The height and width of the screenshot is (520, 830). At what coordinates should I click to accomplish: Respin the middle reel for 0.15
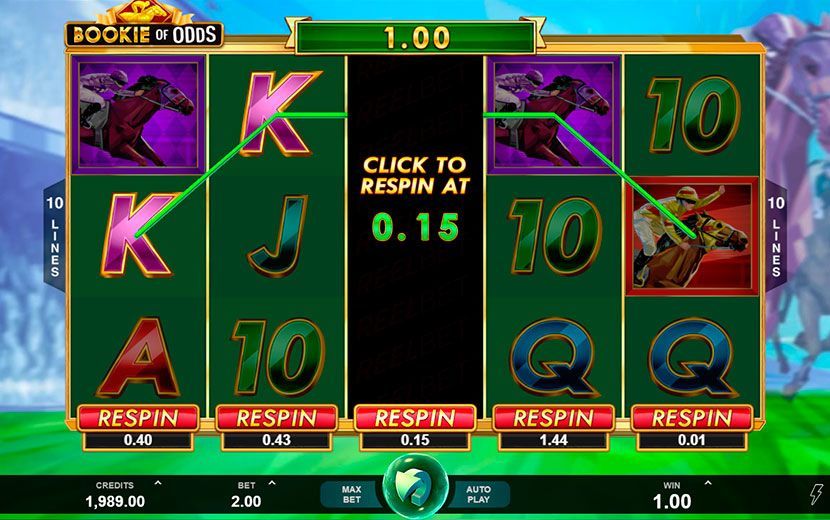(x=414, y=418)
